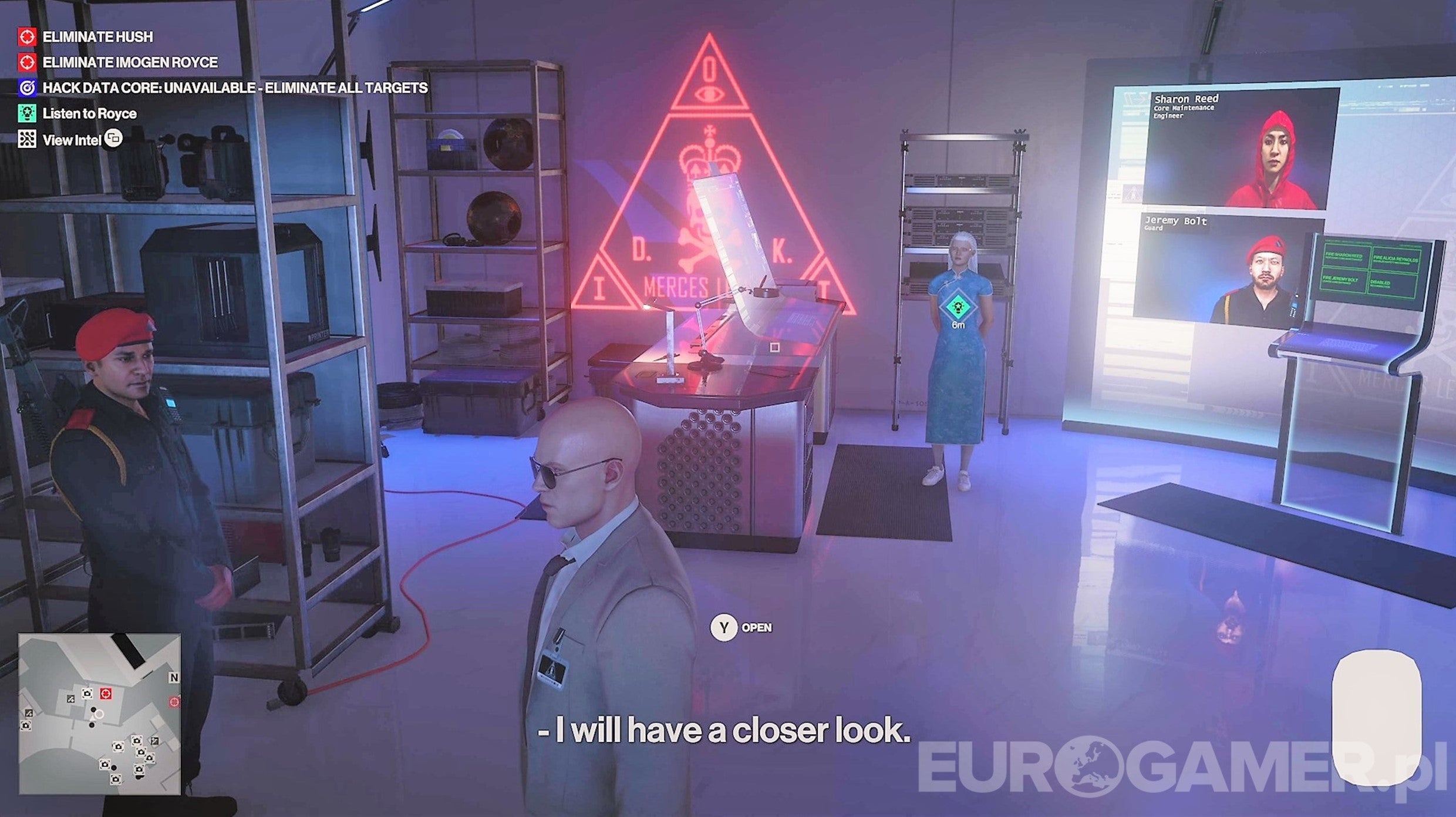This screenshot has height=817, width=1456.
Task: Open the View Intel label text
Action: coord(73,139)
